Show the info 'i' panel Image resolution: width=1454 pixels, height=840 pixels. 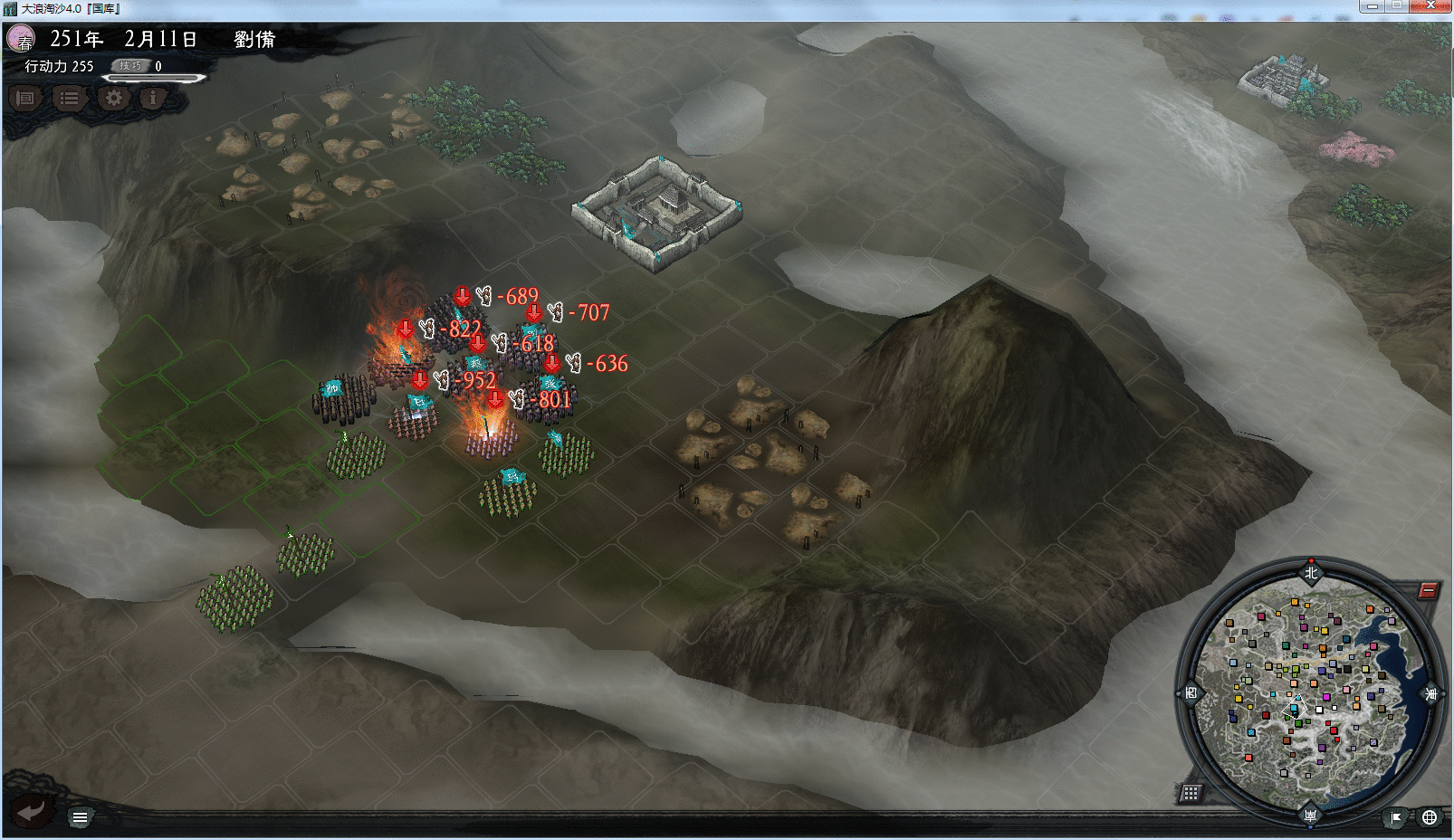(x=153, y=98)
